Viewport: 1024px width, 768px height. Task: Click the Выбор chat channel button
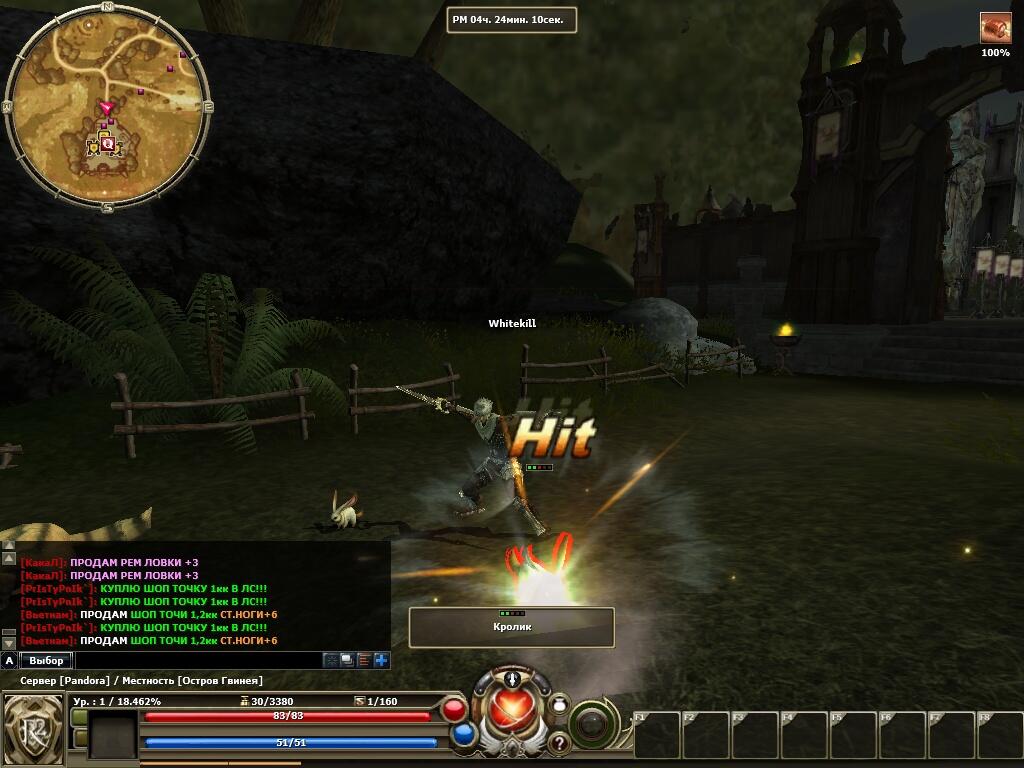point(46,660)
